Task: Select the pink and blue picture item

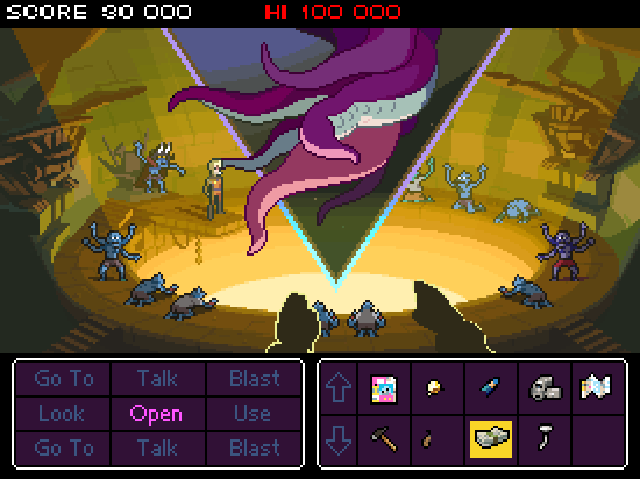Action: (x=385, y=388)
